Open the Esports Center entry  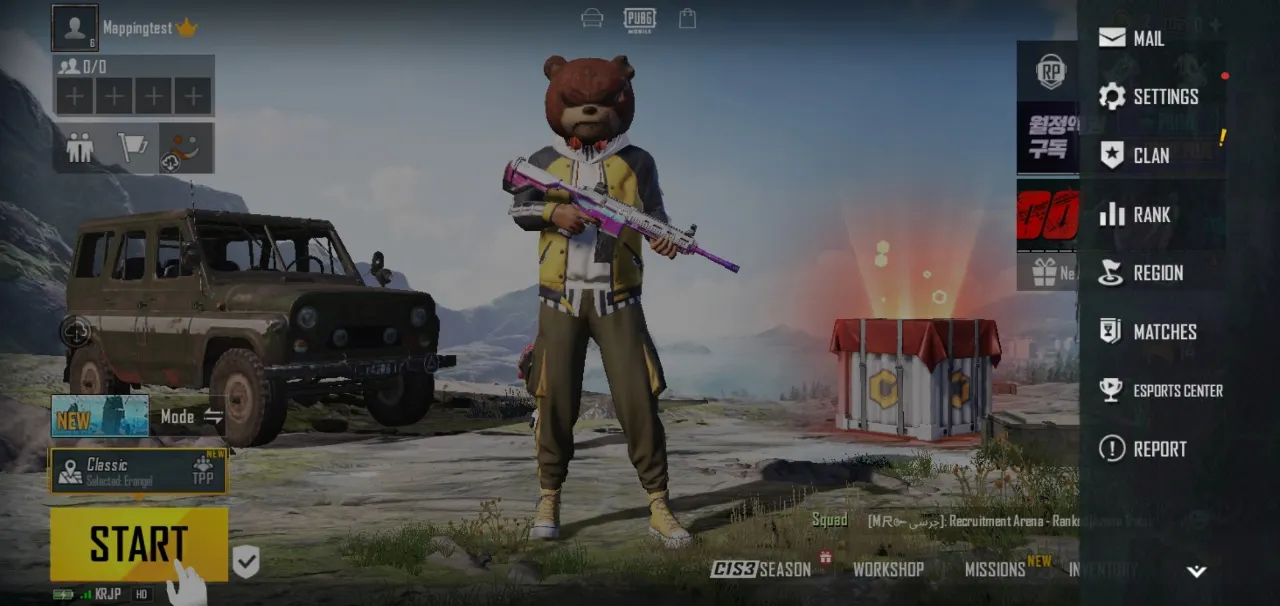(x=1160, y=391)
